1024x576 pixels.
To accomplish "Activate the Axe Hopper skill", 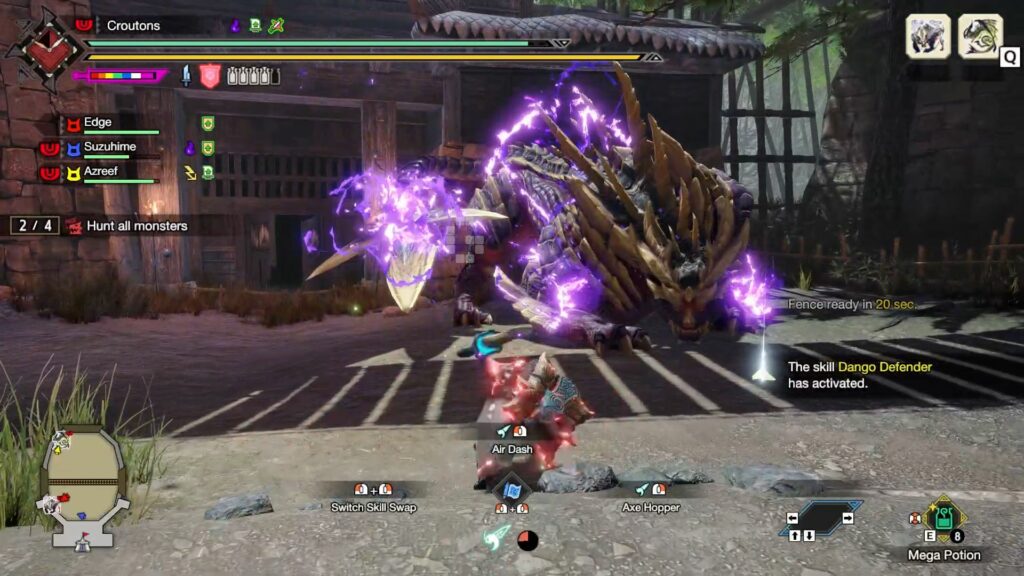I will pos(649,507).
